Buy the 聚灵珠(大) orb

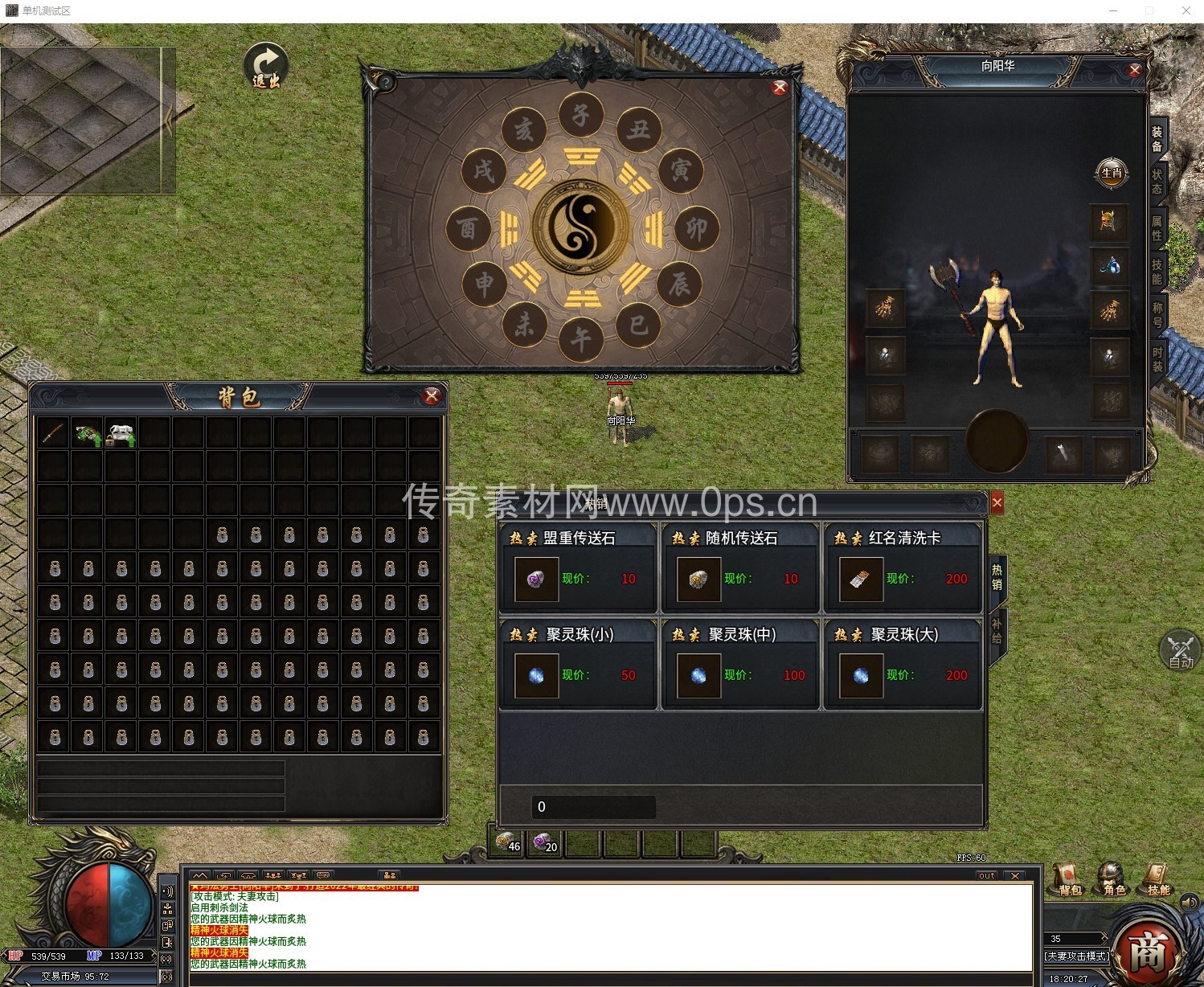[861, 675]
